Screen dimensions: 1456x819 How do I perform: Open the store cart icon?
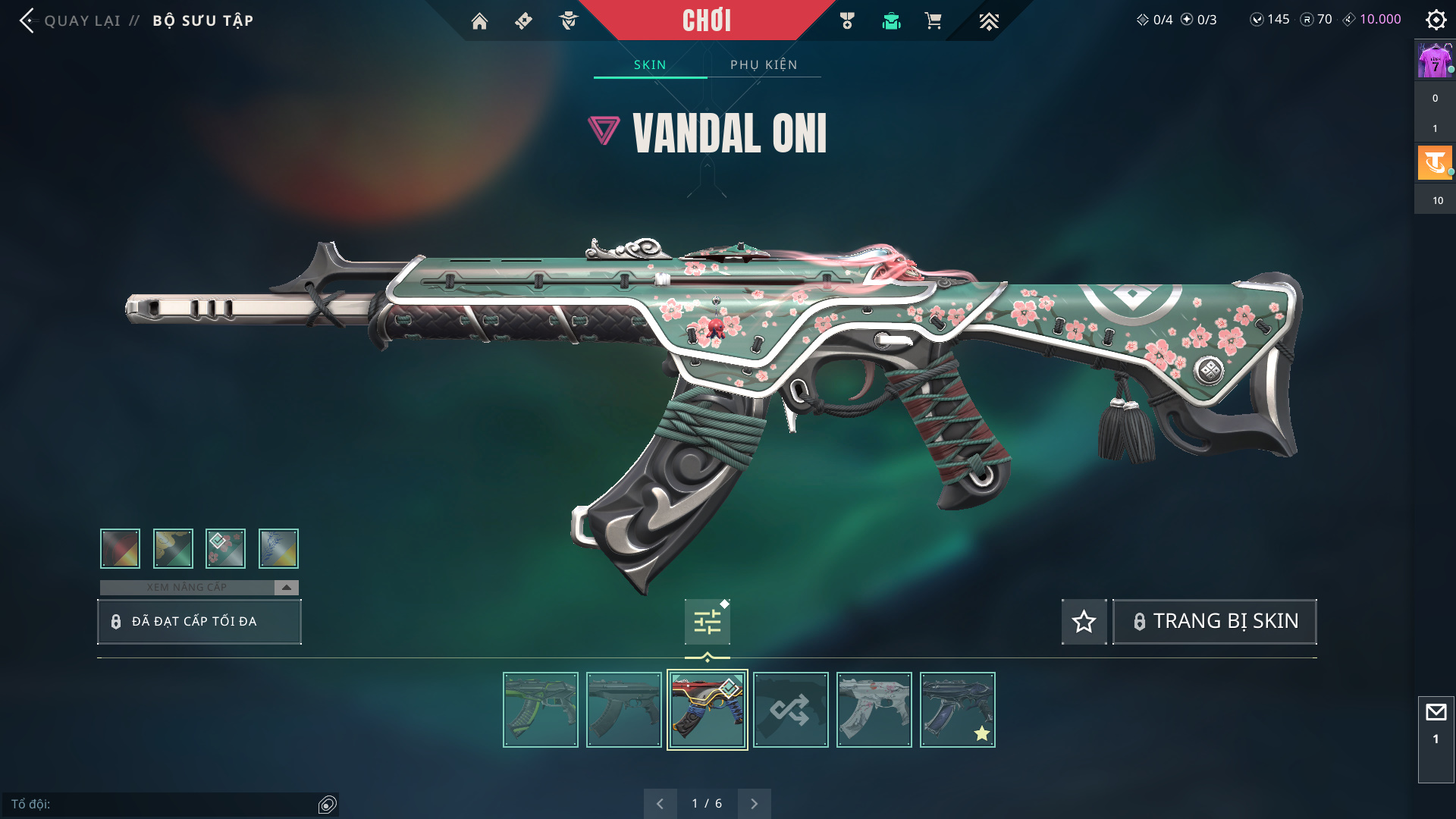pyautogui.click(x=933, y=21)
